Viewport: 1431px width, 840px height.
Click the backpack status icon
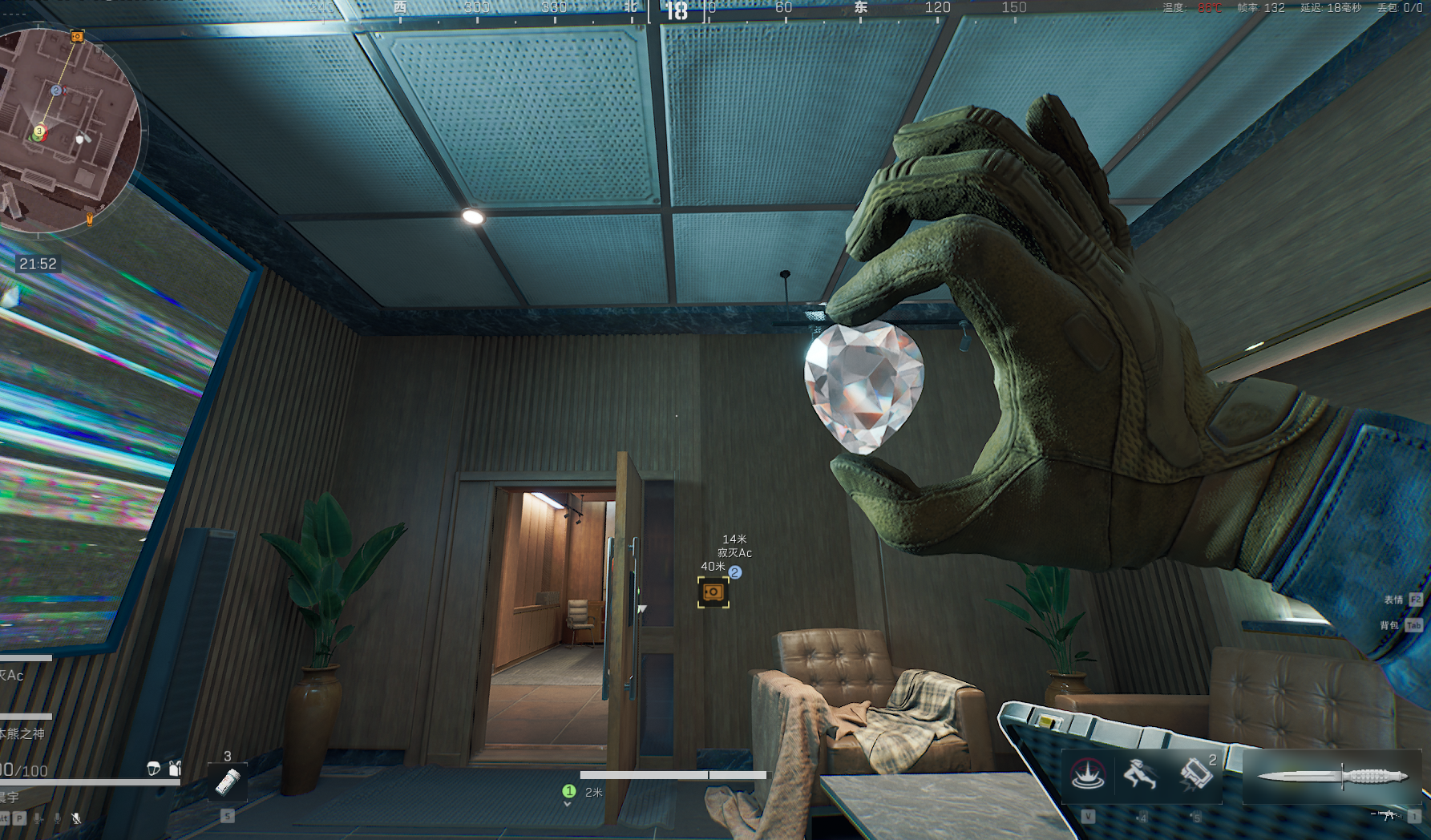point(175,769)
